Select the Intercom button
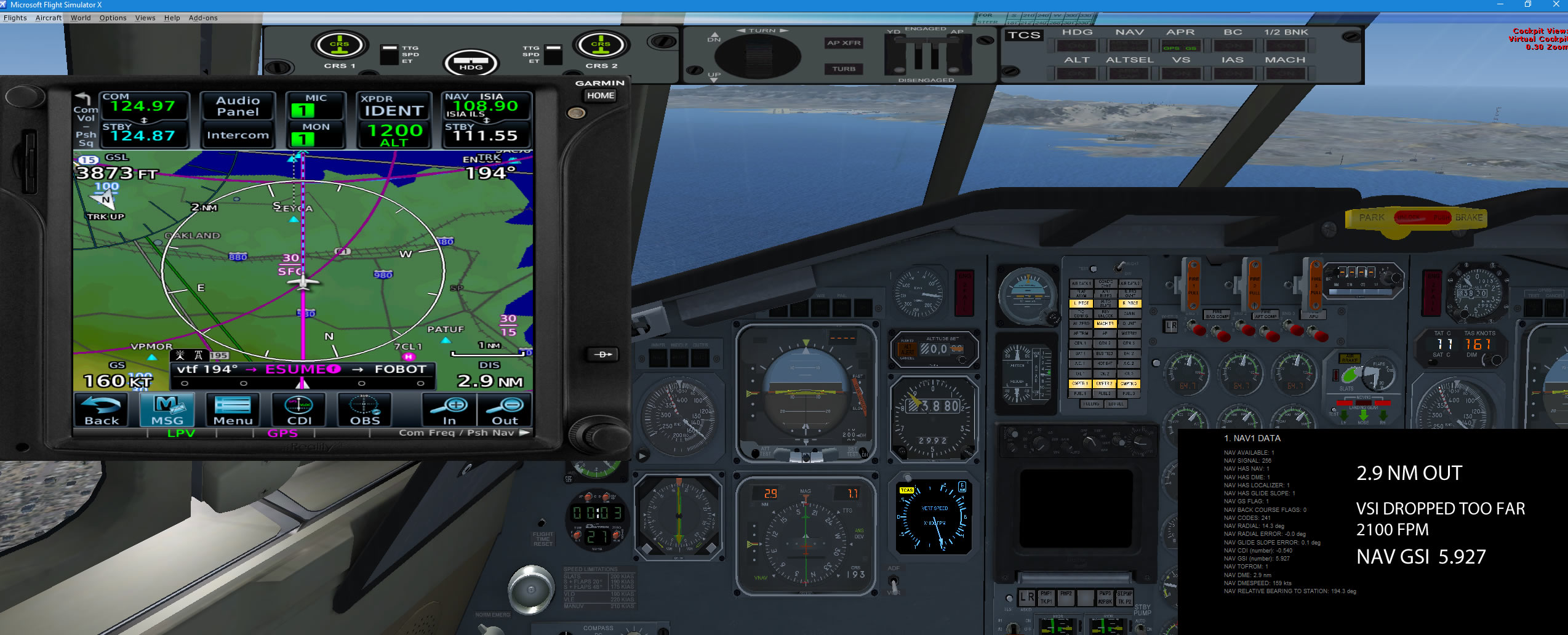This screenshot has width=1568, height=635. coord(238,135)
